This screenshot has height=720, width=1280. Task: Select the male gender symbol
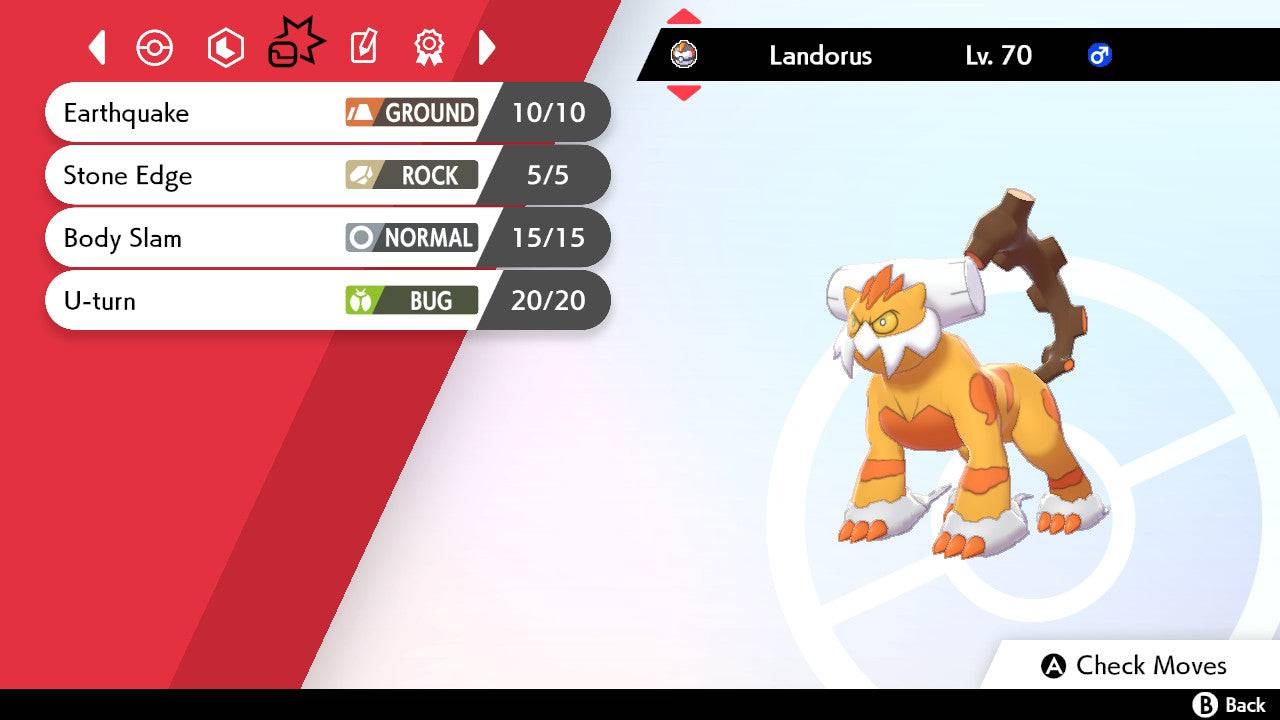(x=1098, y=57)
